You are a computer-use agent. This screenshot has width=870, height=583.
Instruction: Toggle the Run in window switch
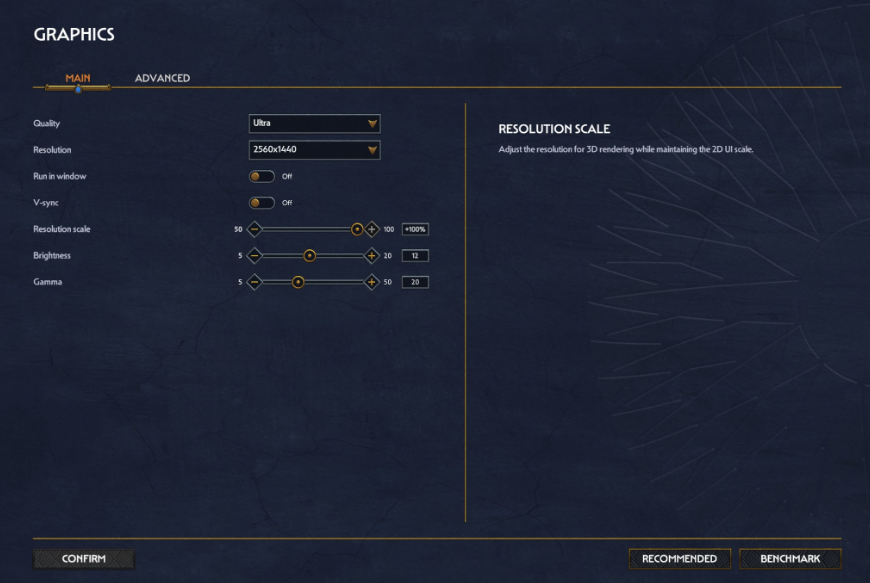tap(262, 176)
